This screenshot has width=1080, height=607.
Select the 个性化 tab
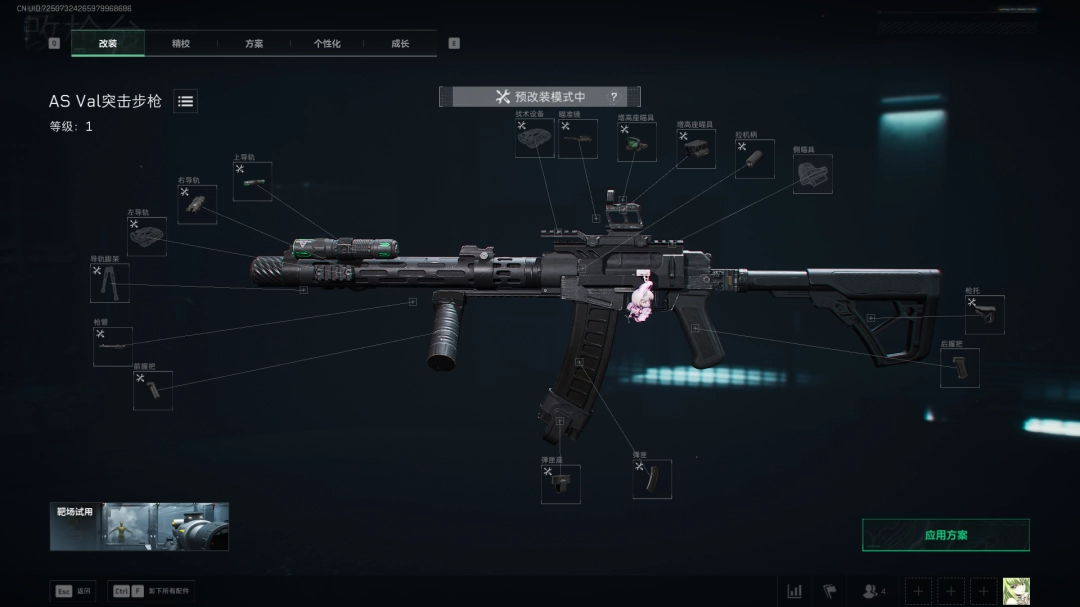(x=327, y=44)
